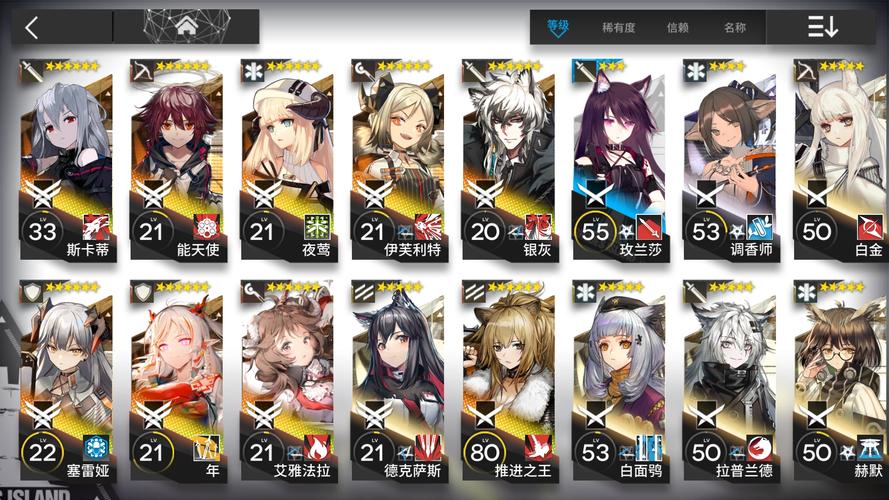This screenshot has width=889, height=500.
Task: Pick the 玫兰莎 operator card
Action: click(x=620, y=160)
